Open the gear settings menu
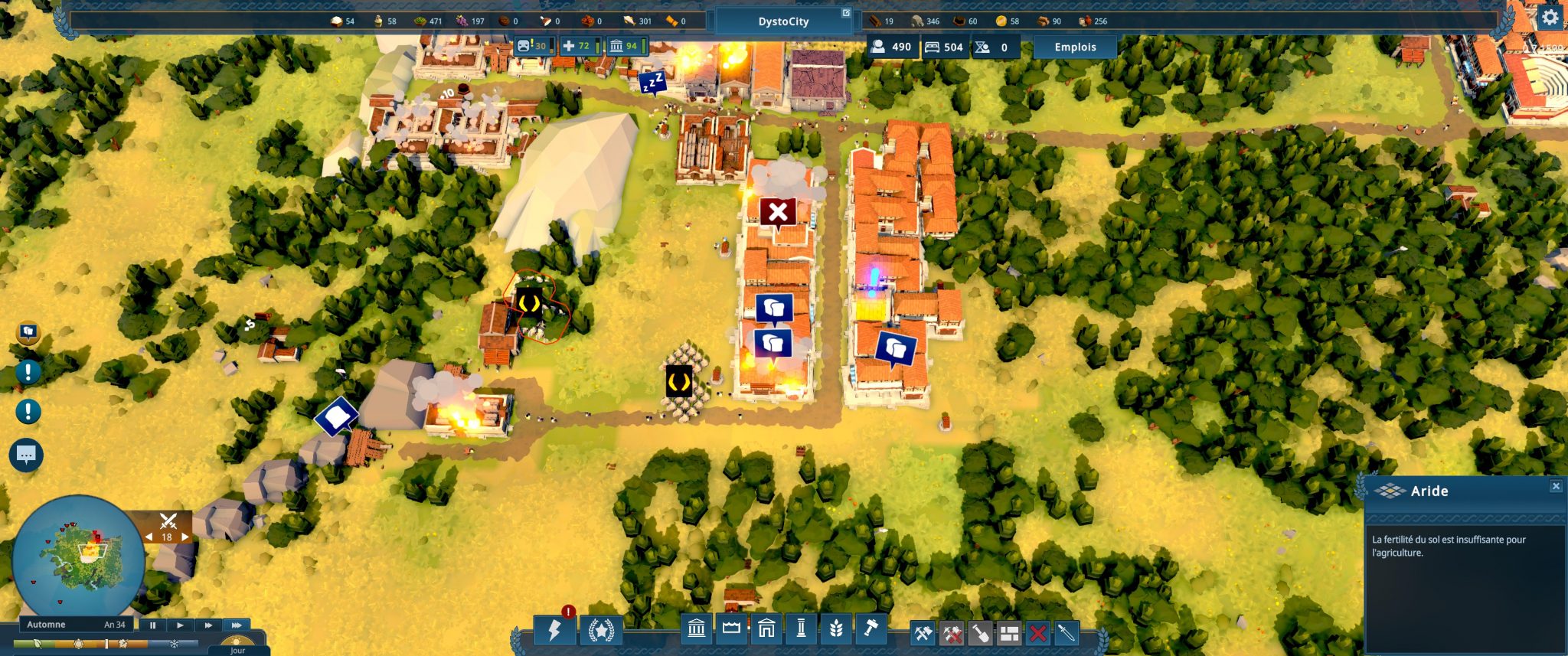Viewport: 1568px width, 656px height. tap(1550, 18)
